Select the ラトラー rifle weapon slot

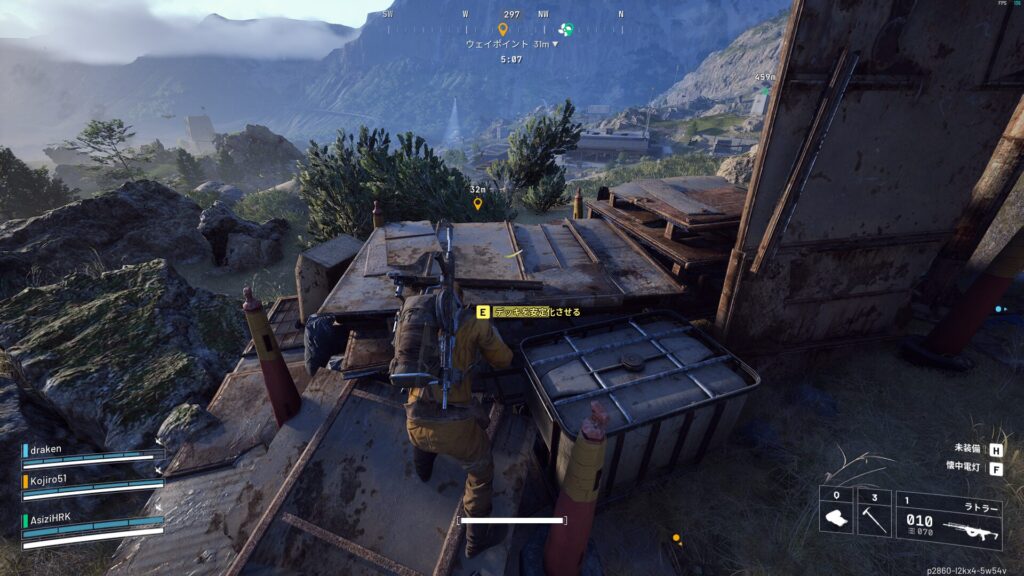click(x=948, y=520)
